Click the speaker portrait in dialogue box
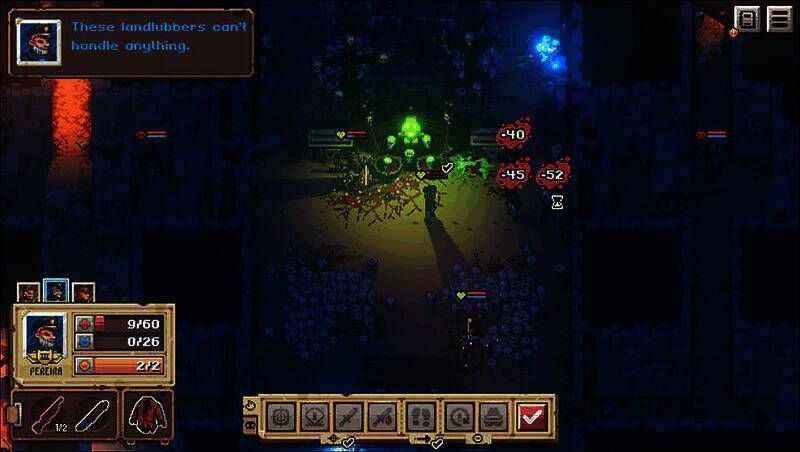This screenshot has height=452, width=800. pos(38,40)
